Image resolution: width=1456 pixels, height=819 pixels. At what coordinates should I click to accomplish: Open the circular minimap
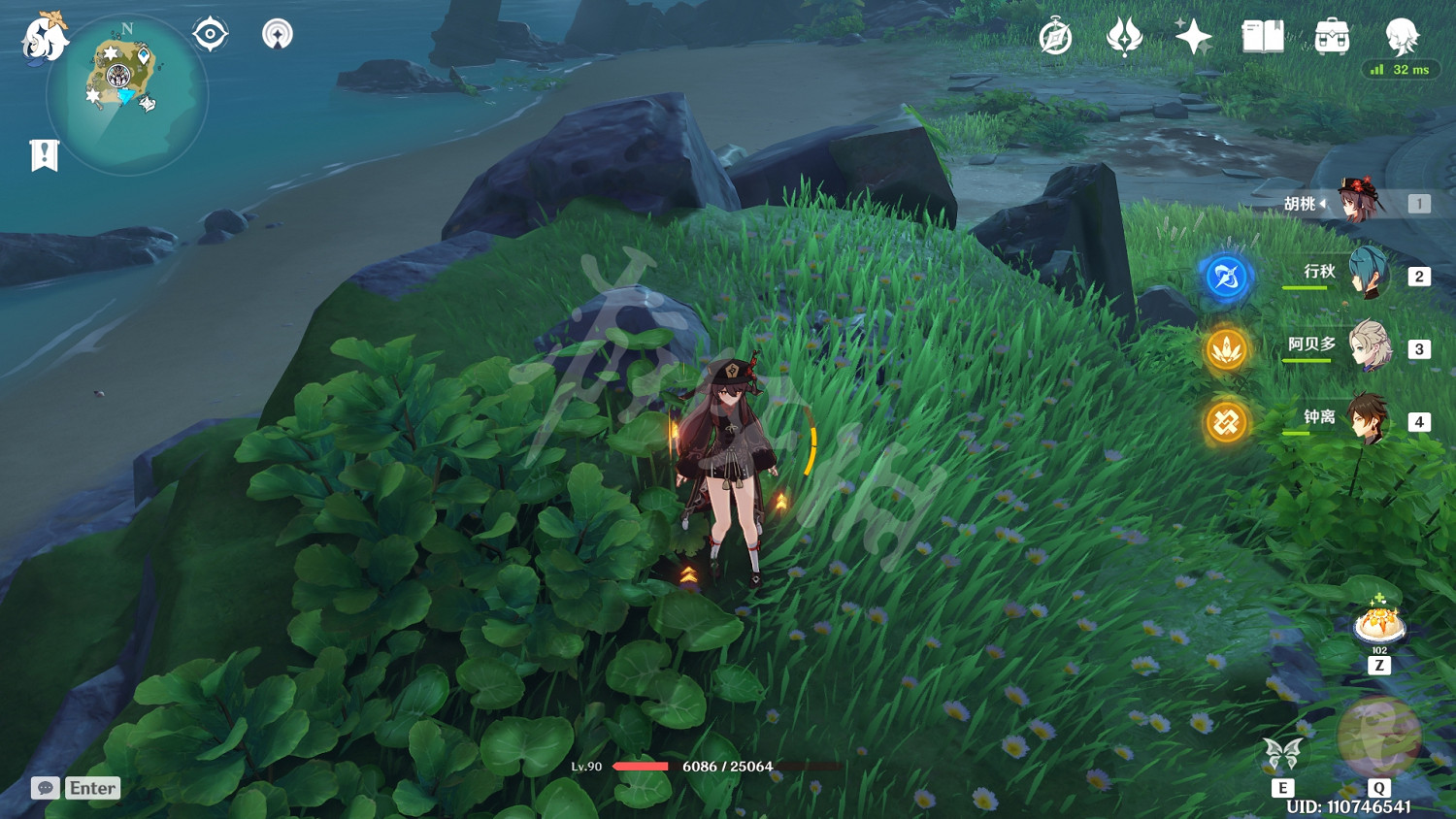tap(126, 94)
